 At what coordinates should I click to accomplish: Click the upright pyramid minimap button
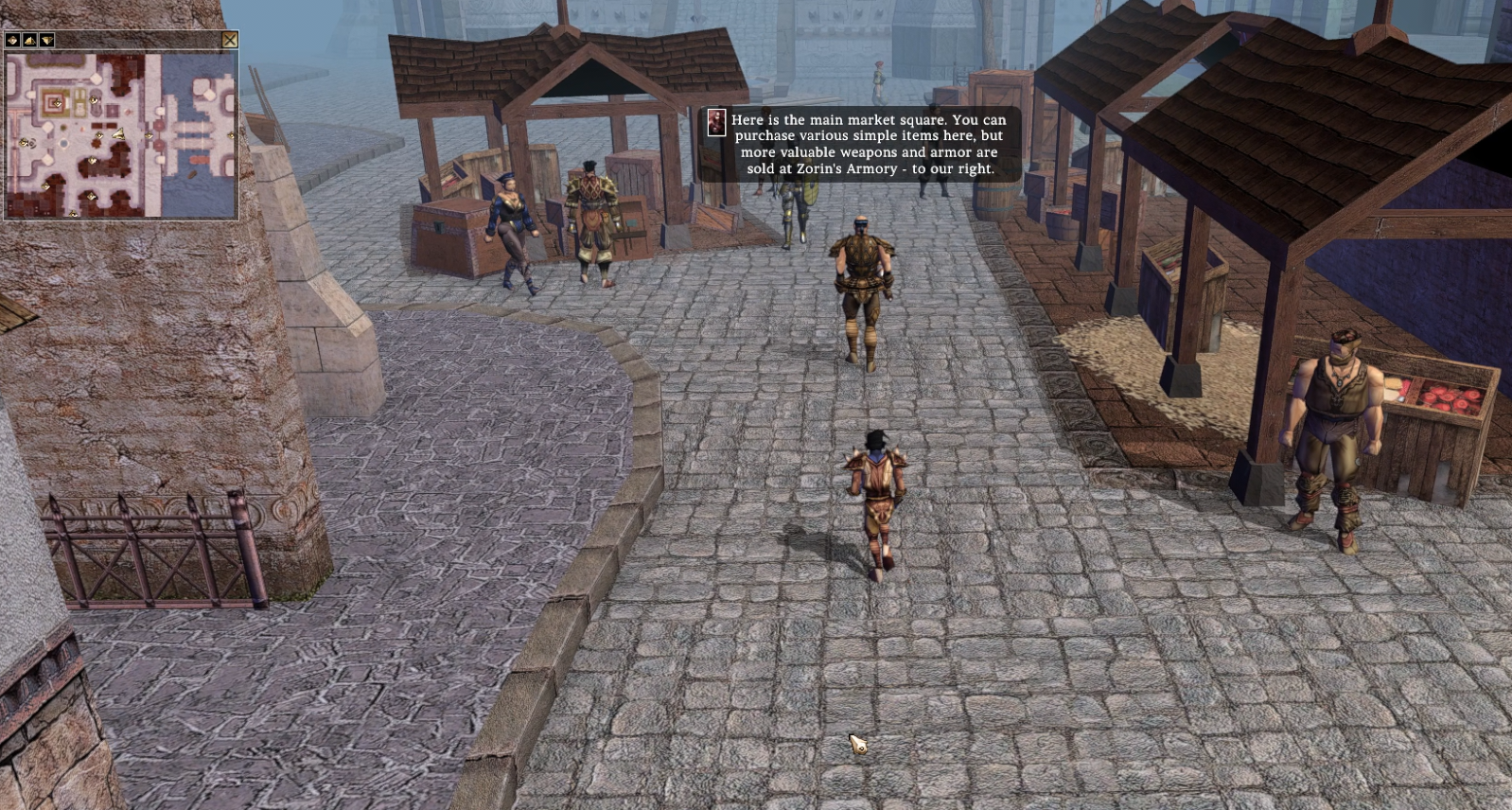(30, 40)
